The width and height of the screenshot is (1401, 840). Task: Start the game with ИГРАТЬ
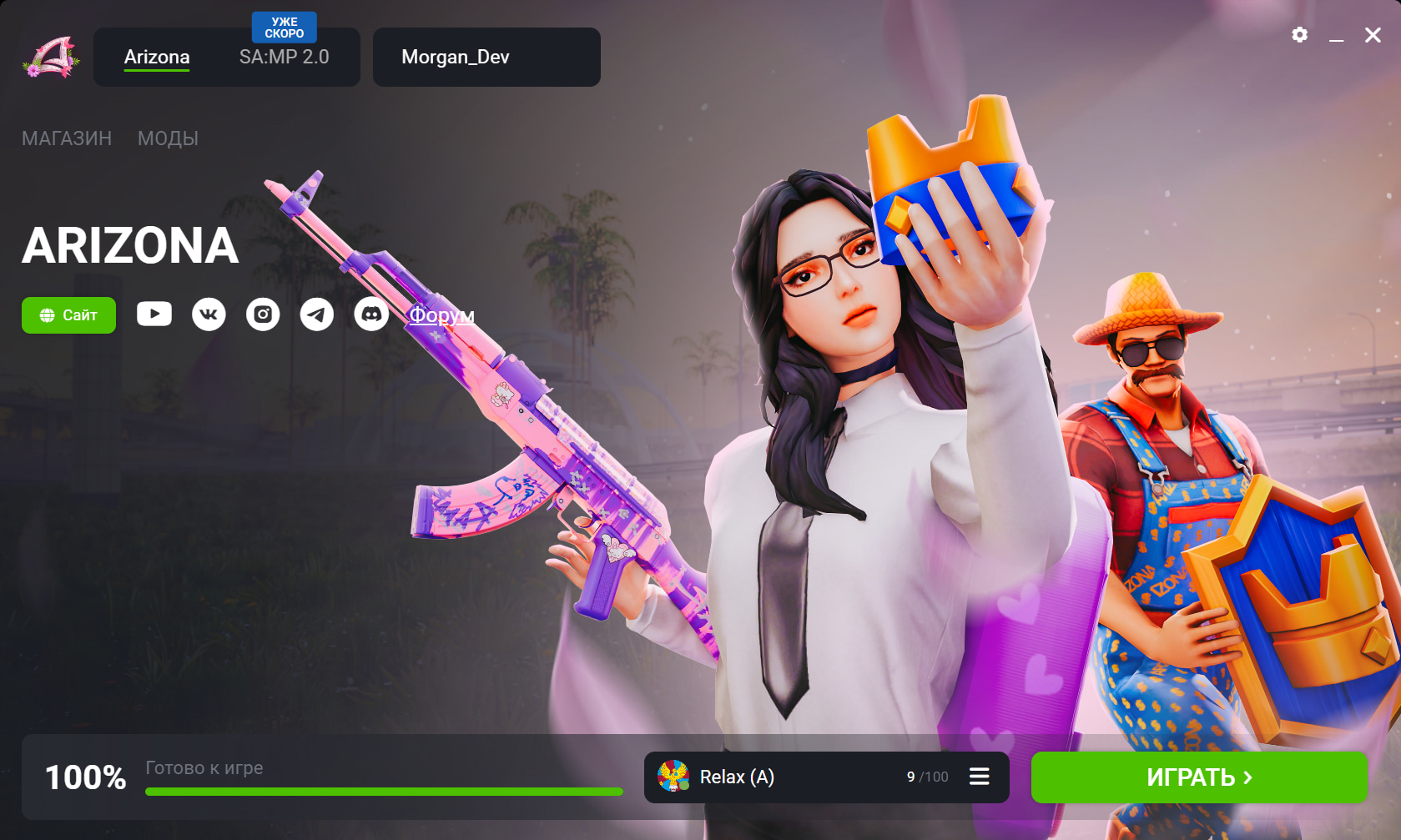tap(1199, 777)
